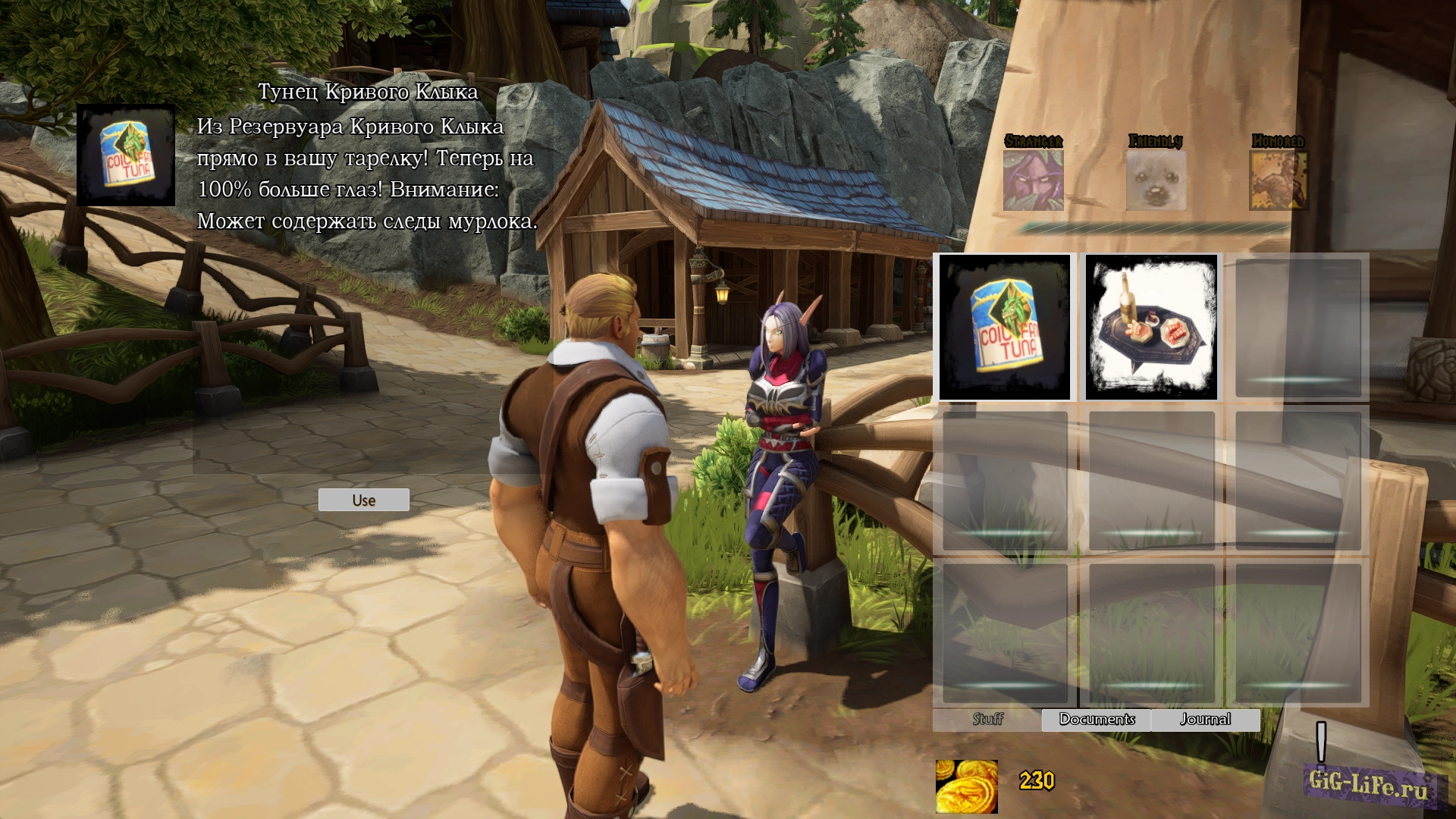Click the Honored reputation portrait
The height and width of the screenshot is (819, 1456).
coord(1278,180)
